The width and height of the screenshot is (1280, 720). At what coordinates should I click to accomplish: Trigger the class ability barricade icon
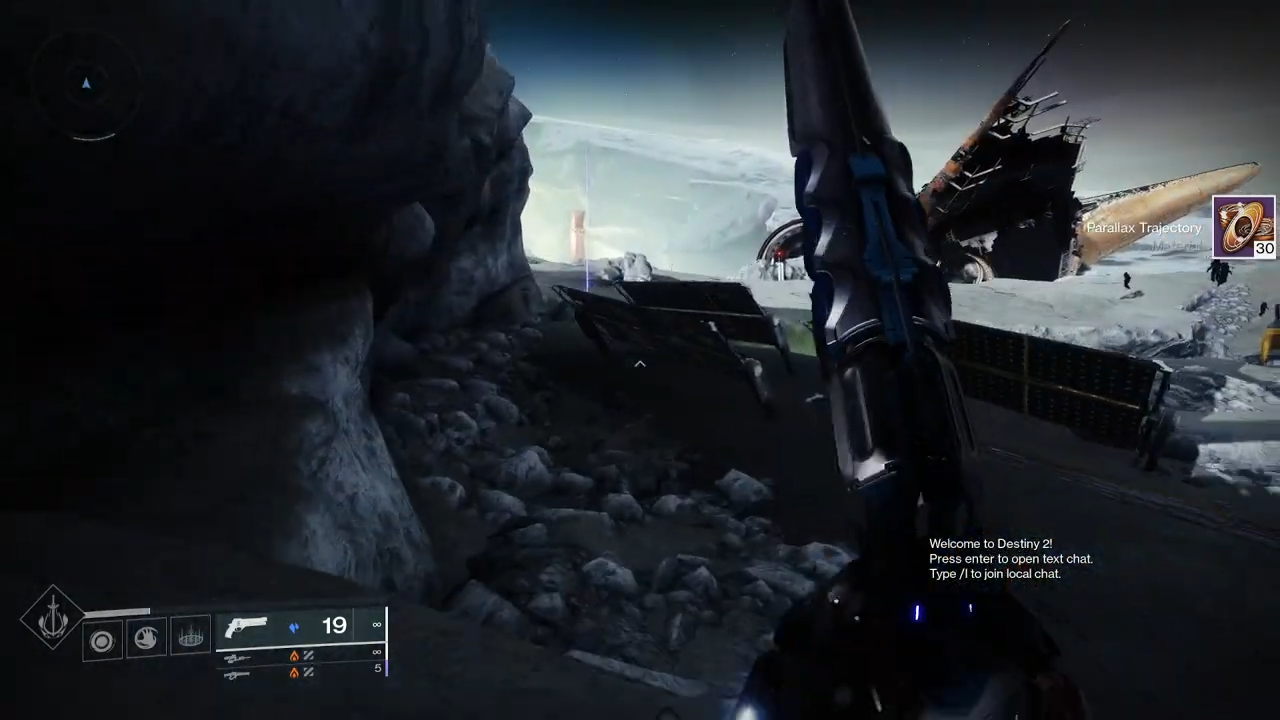(x=190, y=636)
